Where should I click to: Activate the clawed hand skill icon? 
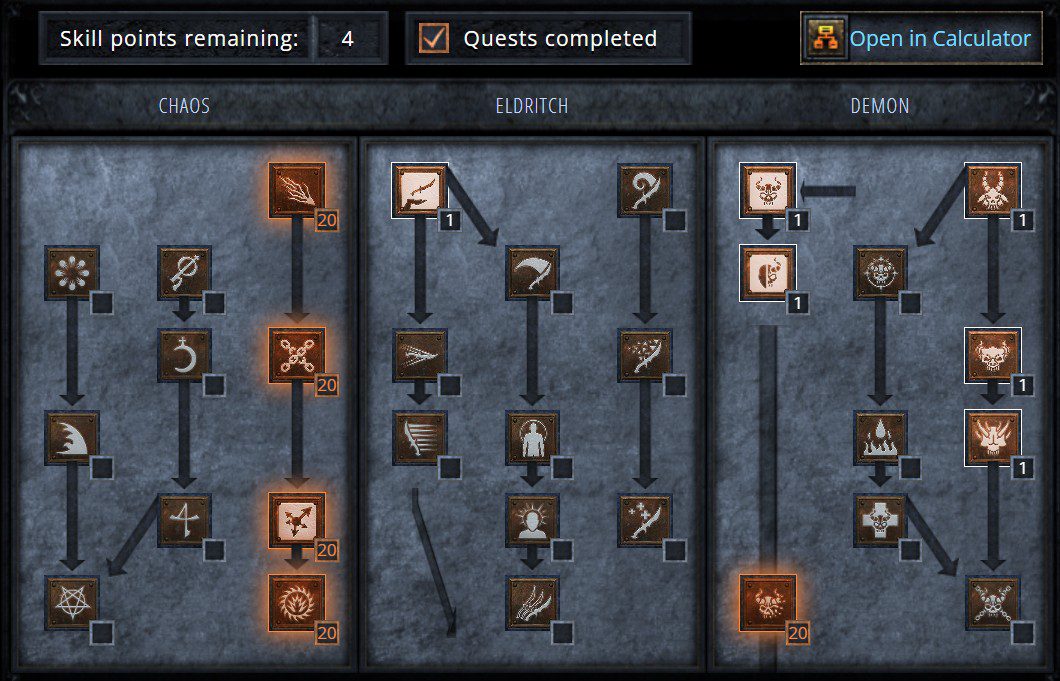point(532,602)
